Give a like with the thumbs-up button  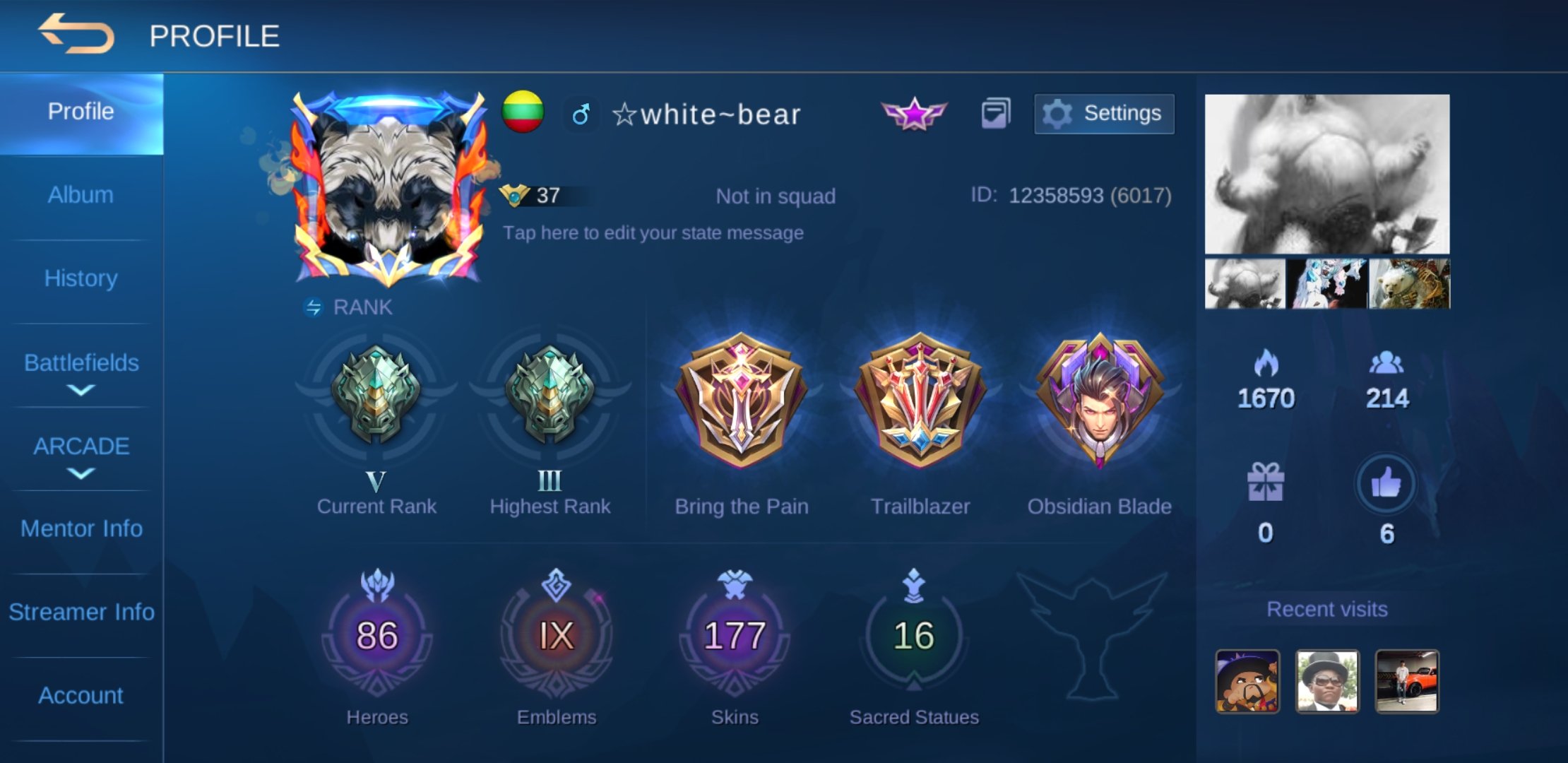(1386, 485)
